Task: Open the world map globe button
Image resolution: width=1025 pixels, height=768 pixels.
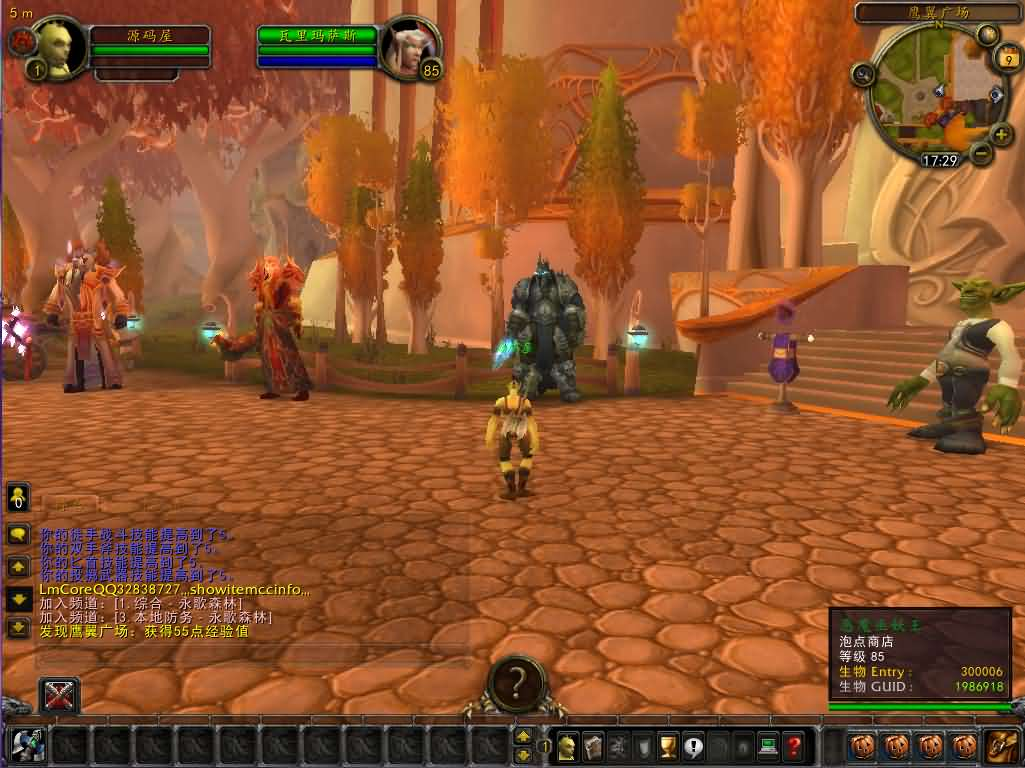Action: click(x=988, y=35)
